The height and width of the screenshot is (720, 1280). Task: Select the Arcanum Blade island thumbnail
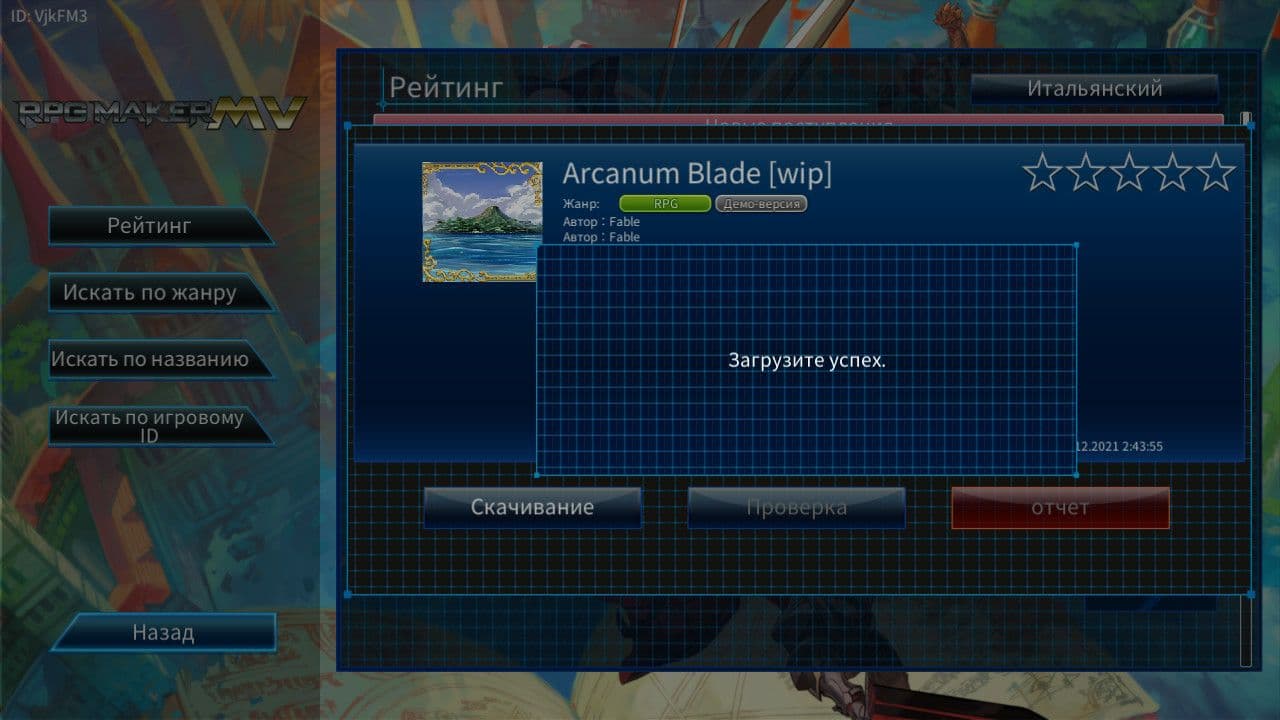pos(482,222)
